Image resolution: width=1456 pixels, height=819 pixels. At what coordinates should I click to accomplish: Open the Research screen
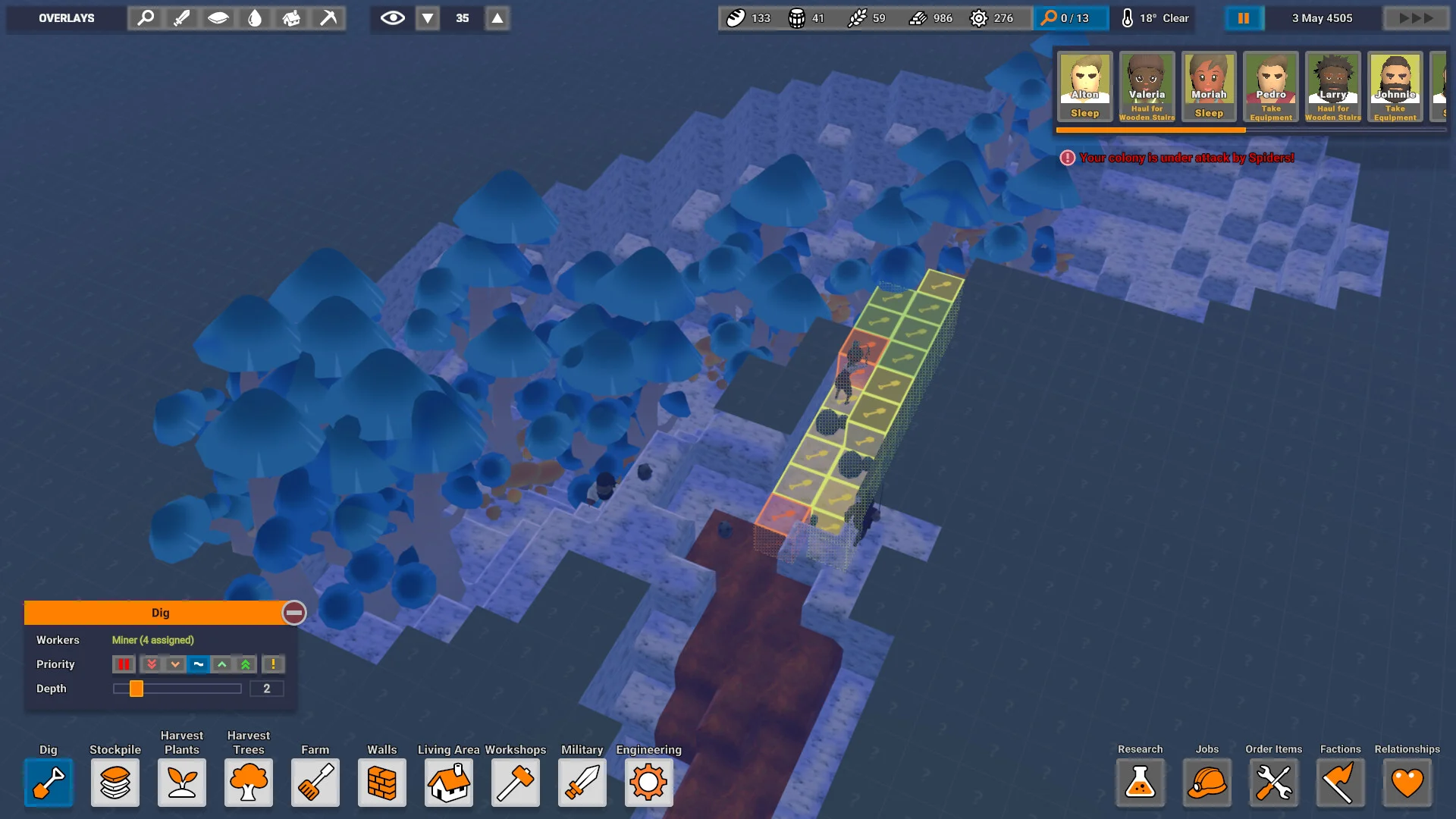click(x=1141, y=782)
